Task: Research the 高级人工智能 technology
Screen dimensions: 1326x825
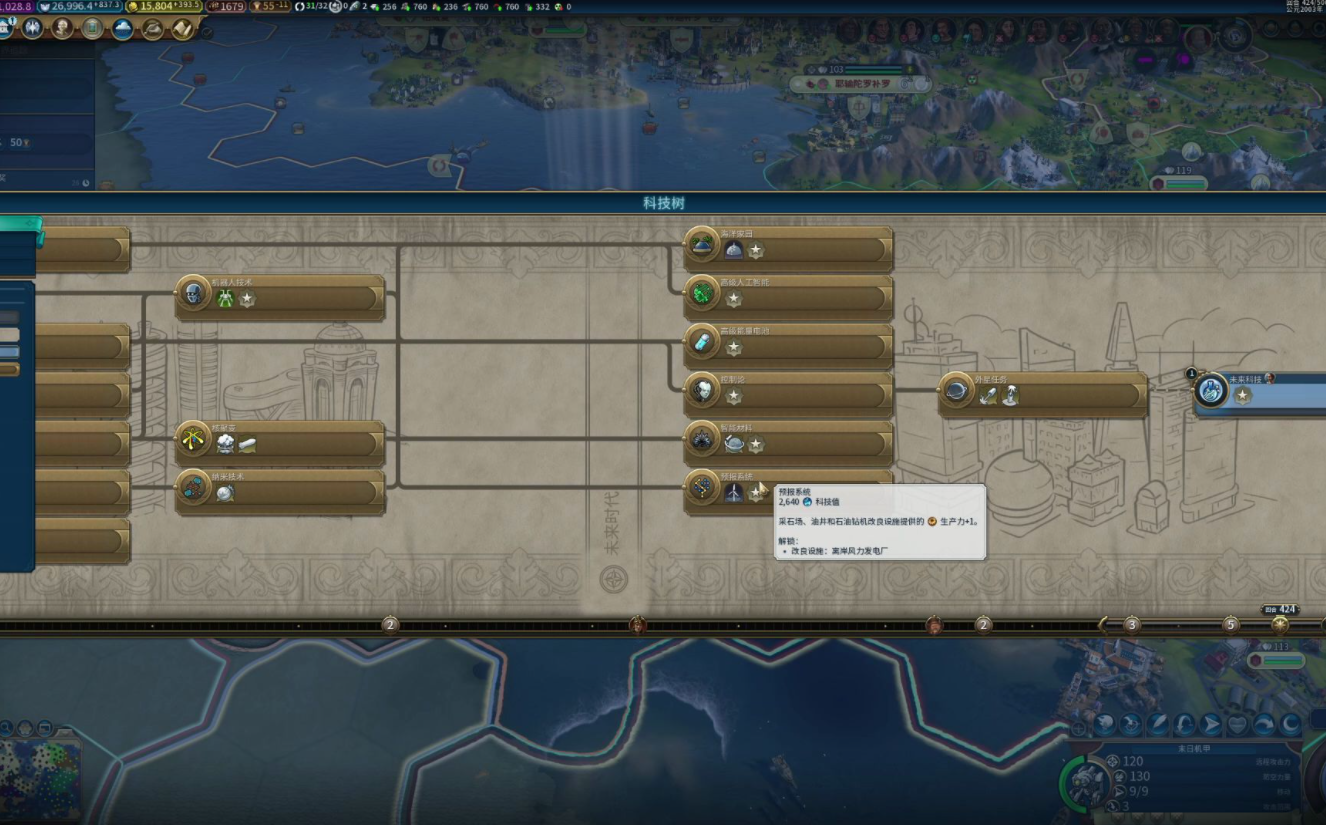Action: 788,296
